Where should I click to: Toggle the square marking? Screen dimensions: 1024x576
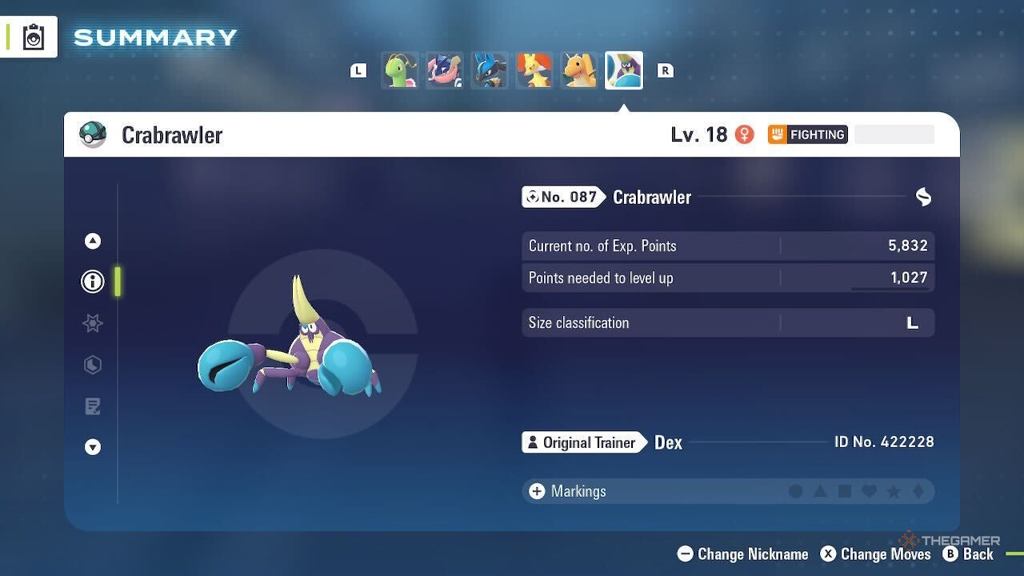845,492
